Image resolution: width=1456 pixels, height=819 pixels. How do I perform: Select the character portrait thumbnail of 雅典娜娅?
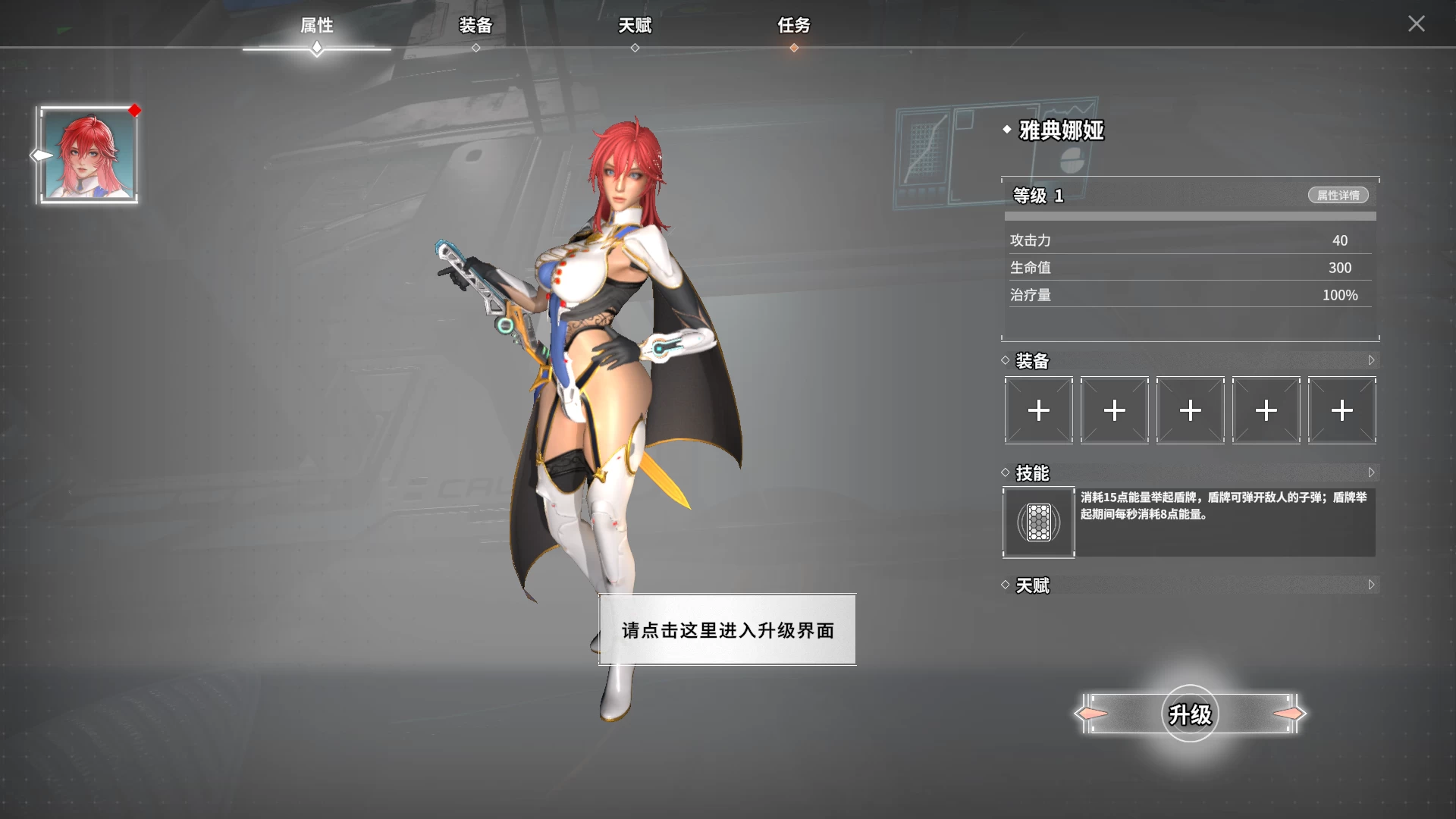tap(88, 154)
